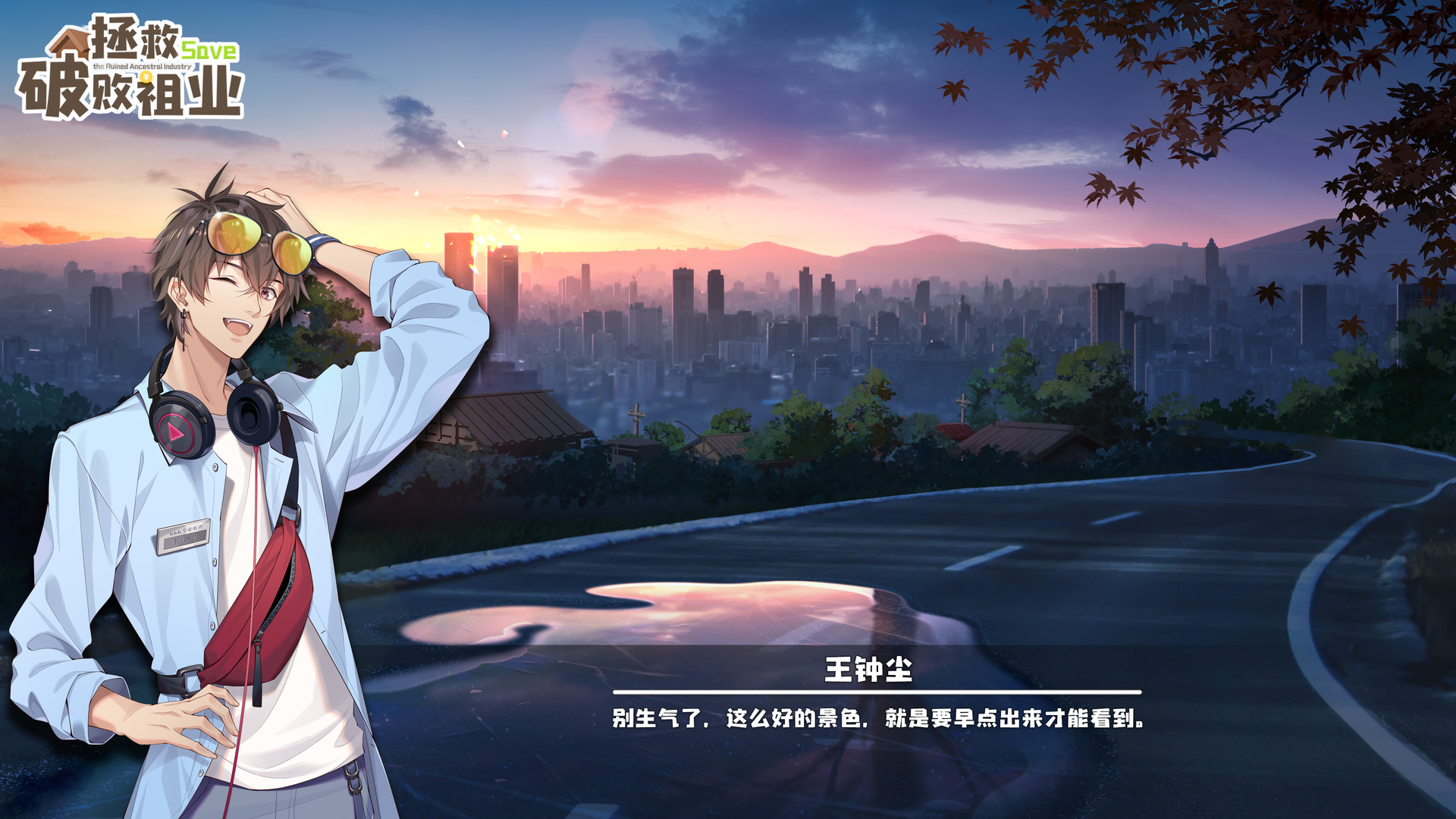Click the yellow ¥ coin icon in the title logo
This screenshot has width=1456, height=819.
pyautogui.click(x=146, y=77)
